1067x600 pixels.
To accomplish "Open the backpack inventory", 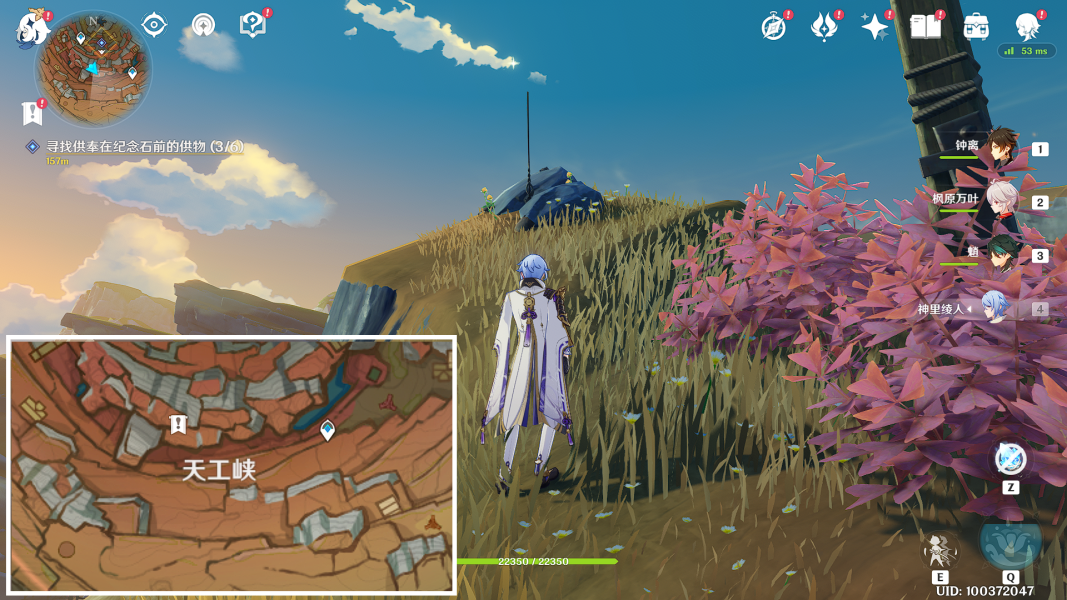I will click(976, 27).
